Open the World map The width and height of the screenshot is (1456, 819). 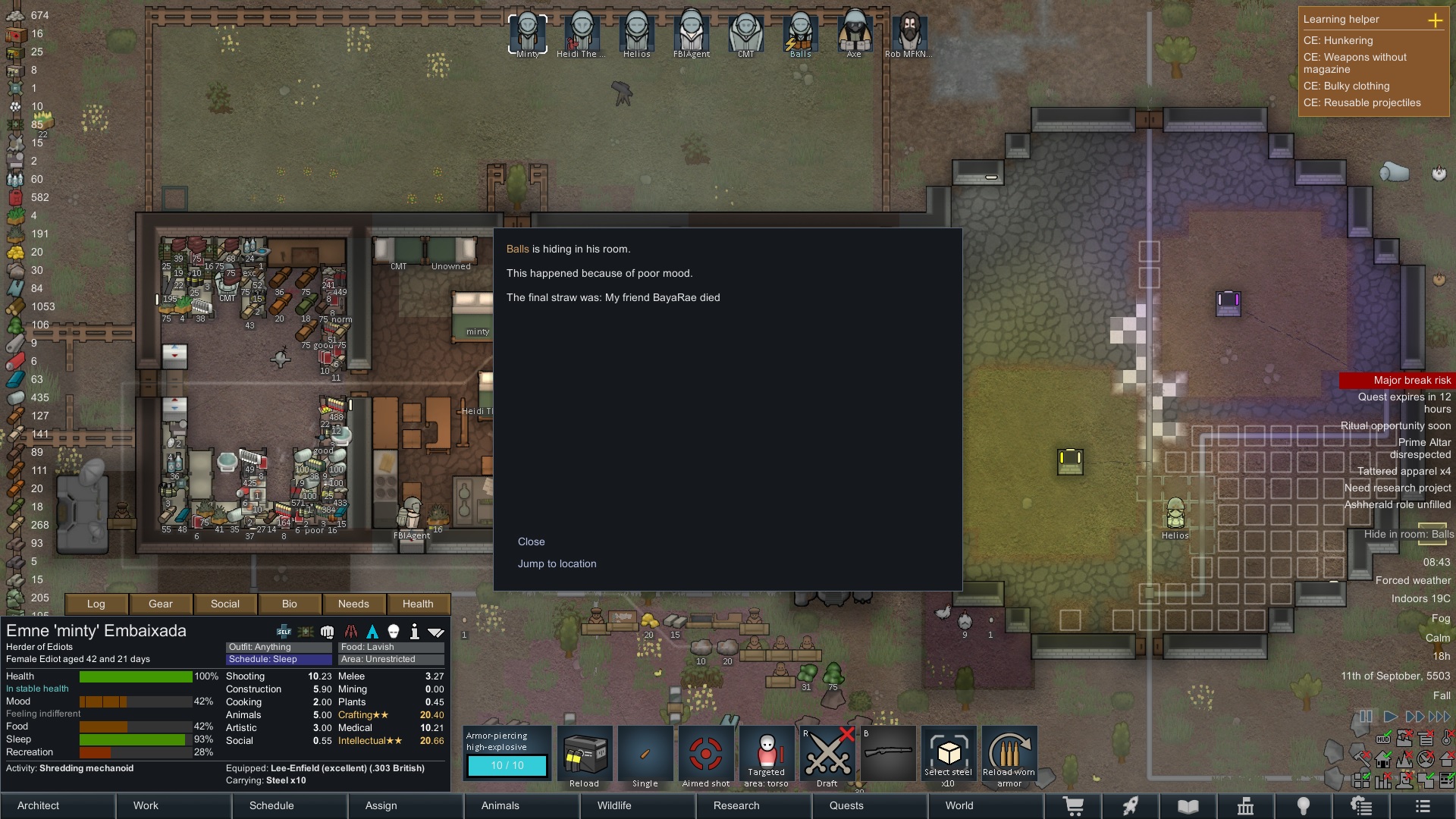tap(959, 805)
